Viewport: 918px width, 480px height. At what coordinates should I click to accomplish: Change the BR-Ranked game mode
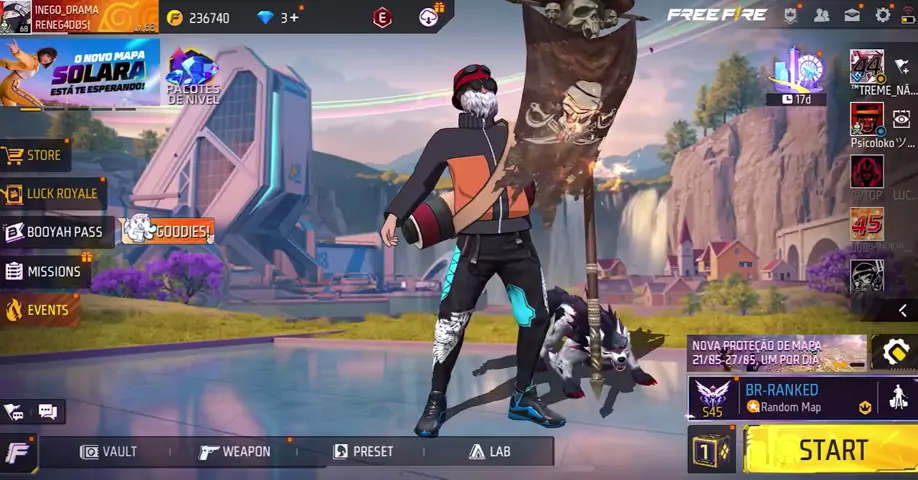pos(790,397)
